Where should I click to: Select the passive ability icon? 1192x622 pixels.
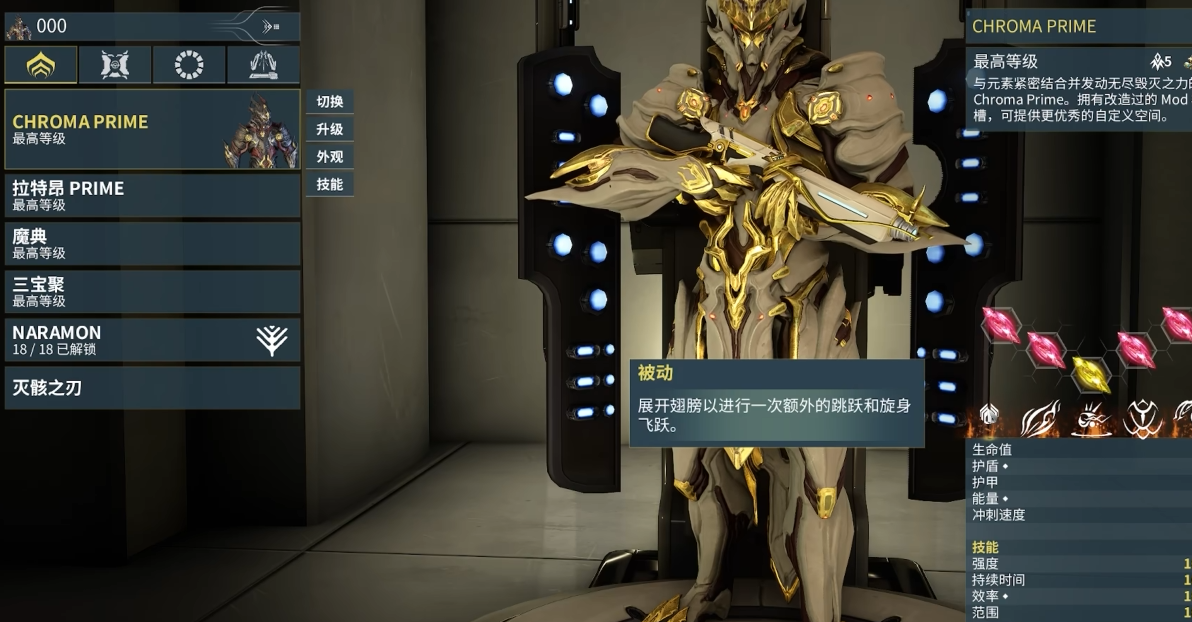tap(988, 417)
